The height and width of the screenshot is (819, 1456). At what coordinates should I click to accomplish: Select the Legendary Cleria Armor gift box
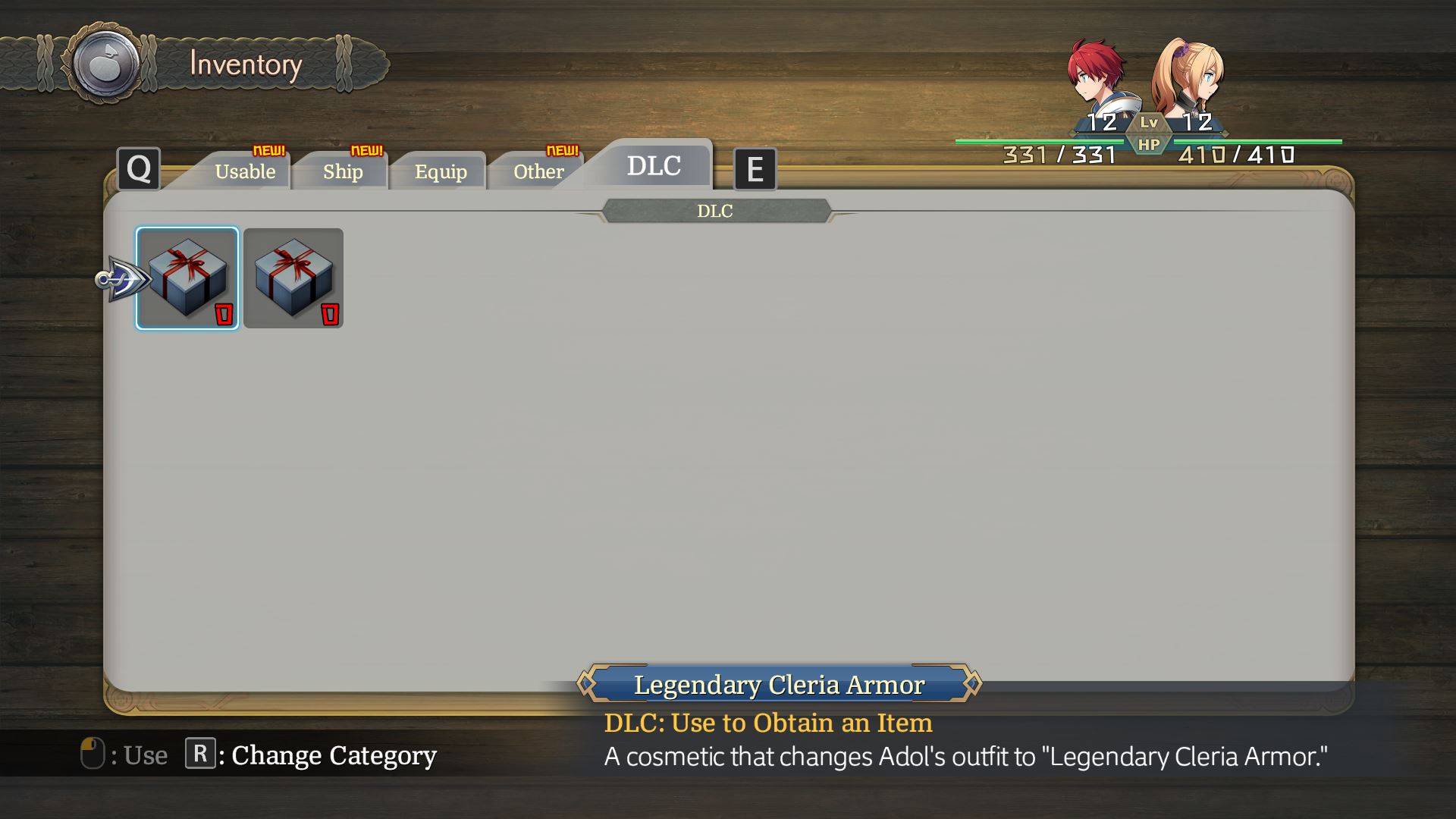[x=187, y=278]
